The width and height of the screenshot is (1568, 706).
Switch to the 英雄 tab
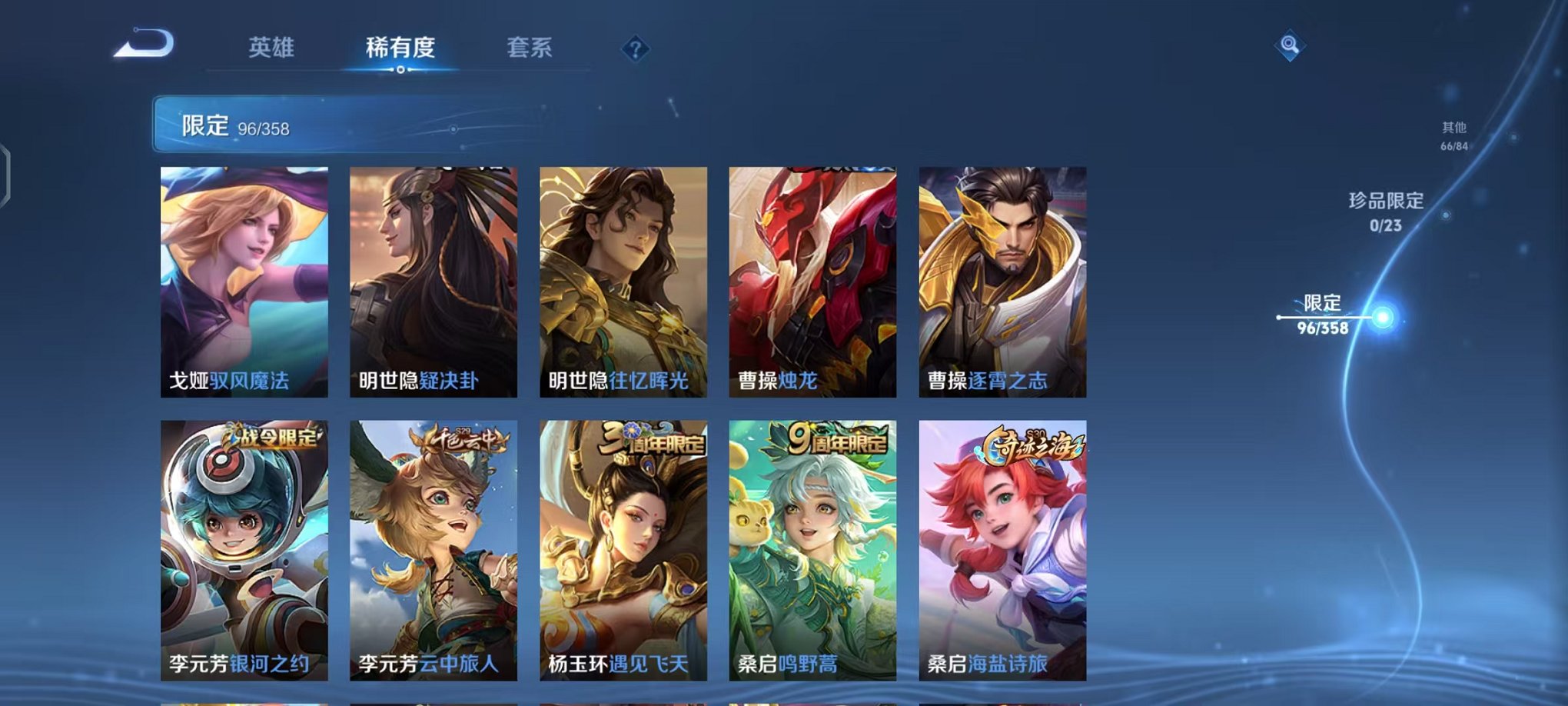tap(273, 48)
